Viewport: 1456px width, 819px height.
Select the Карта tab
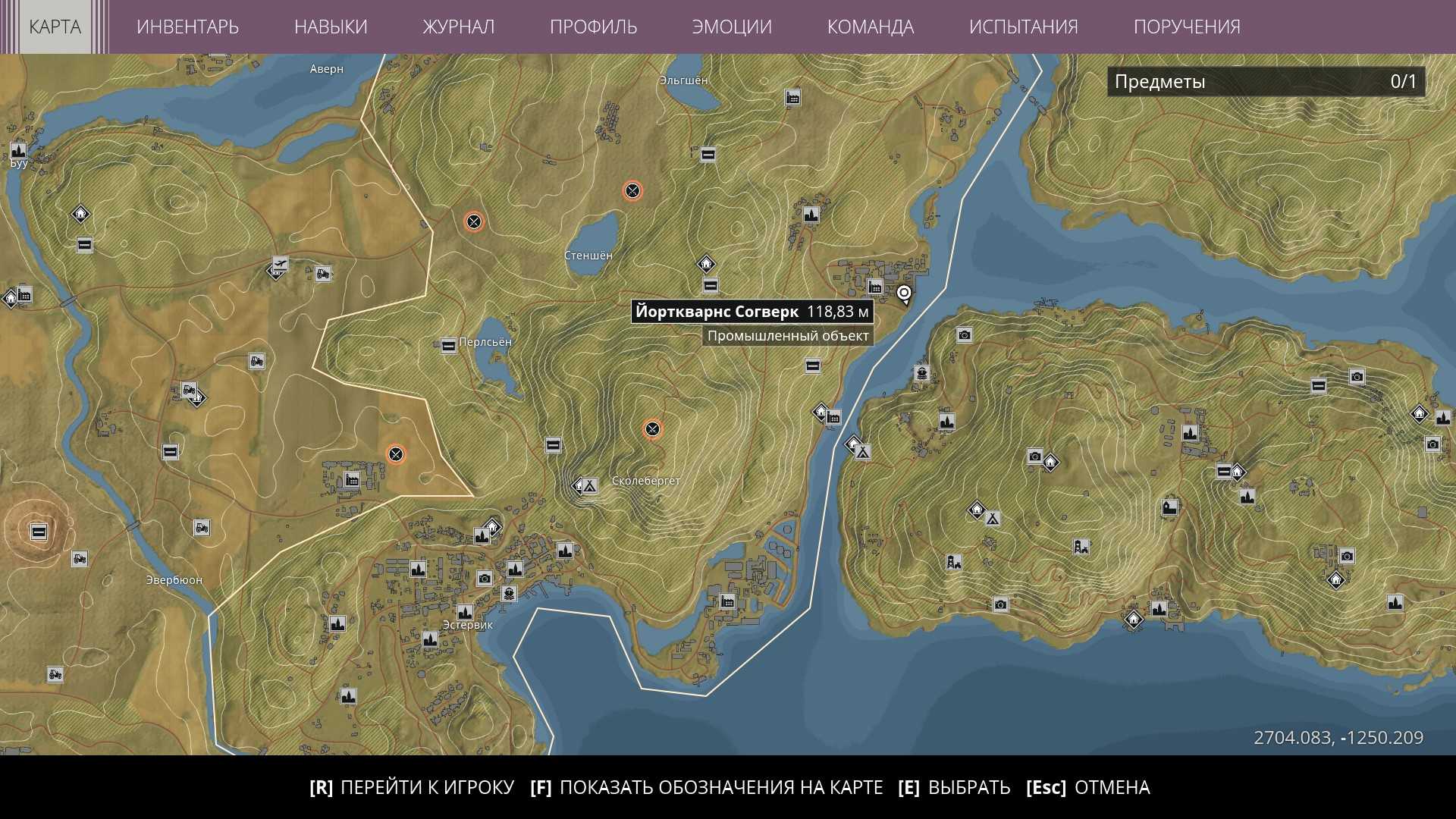coord(55,27)
